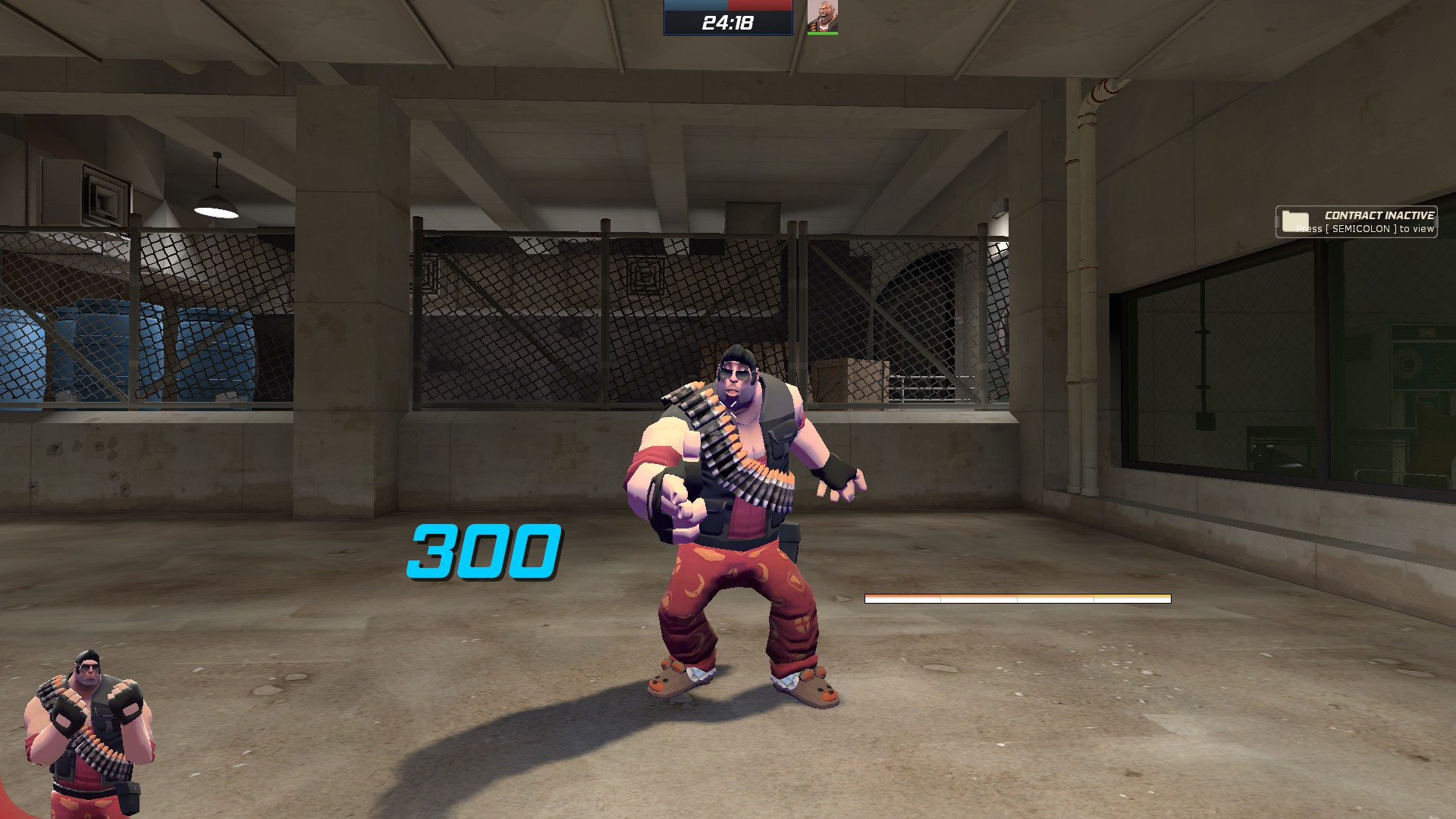The image size is (1456, 819).
Task: Click the contract folder icon
Action: (1294, 221)
